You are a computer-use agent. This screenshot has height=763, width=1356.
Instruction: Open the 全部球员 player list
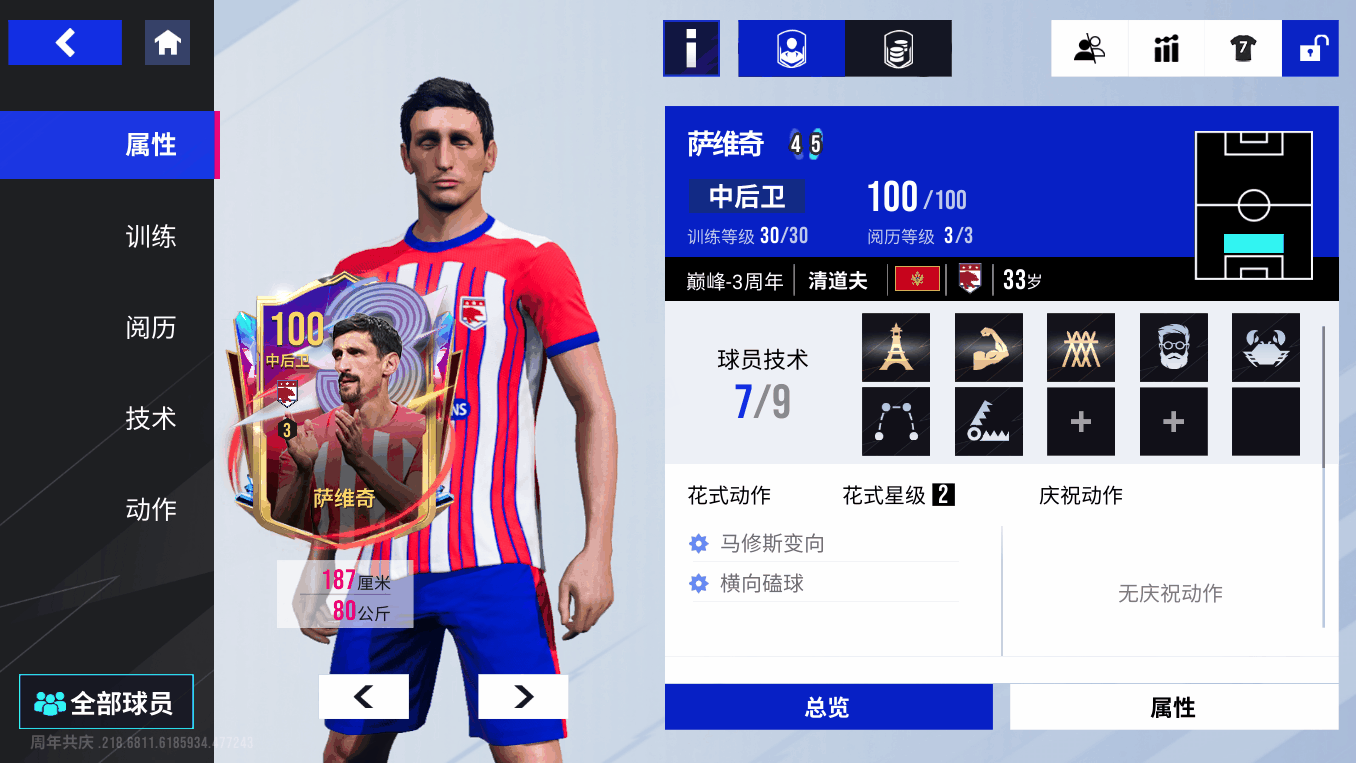pyautogui.click(x=106, y=703)
